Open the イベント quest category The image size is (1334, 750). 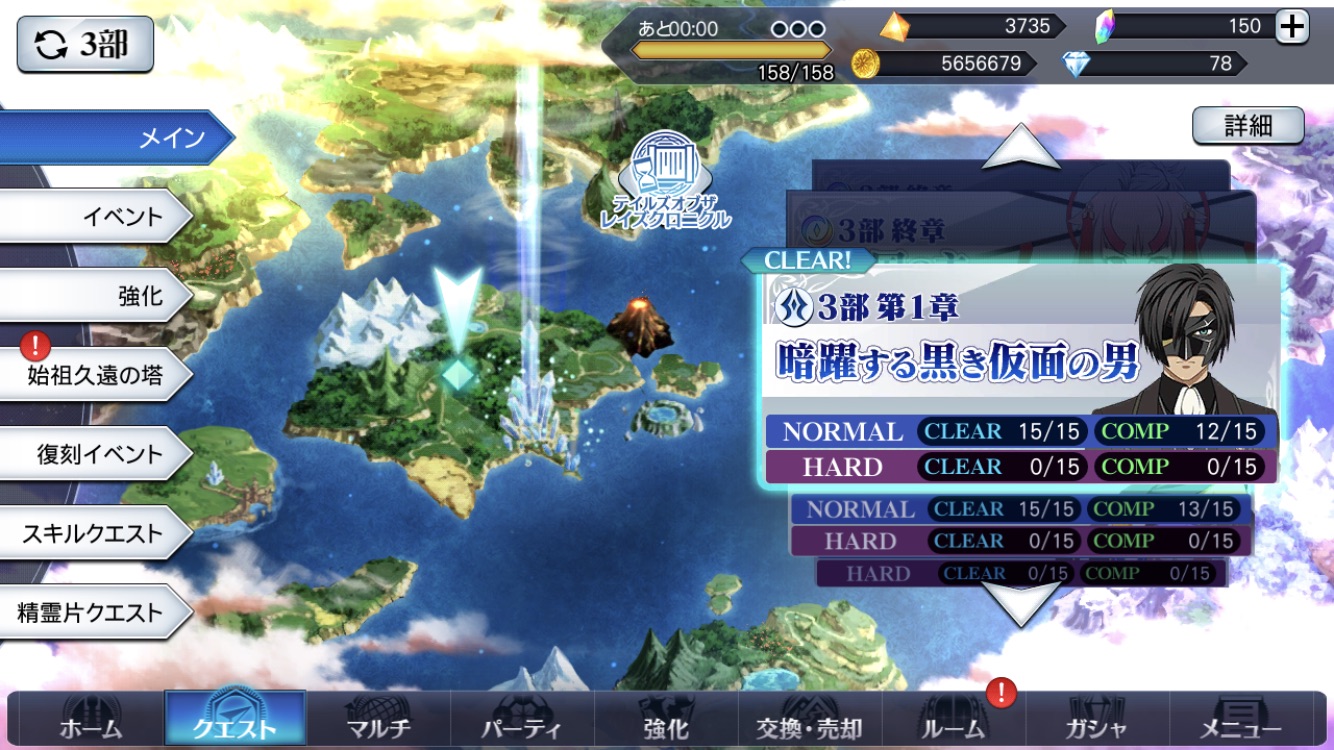pos(95,216)
